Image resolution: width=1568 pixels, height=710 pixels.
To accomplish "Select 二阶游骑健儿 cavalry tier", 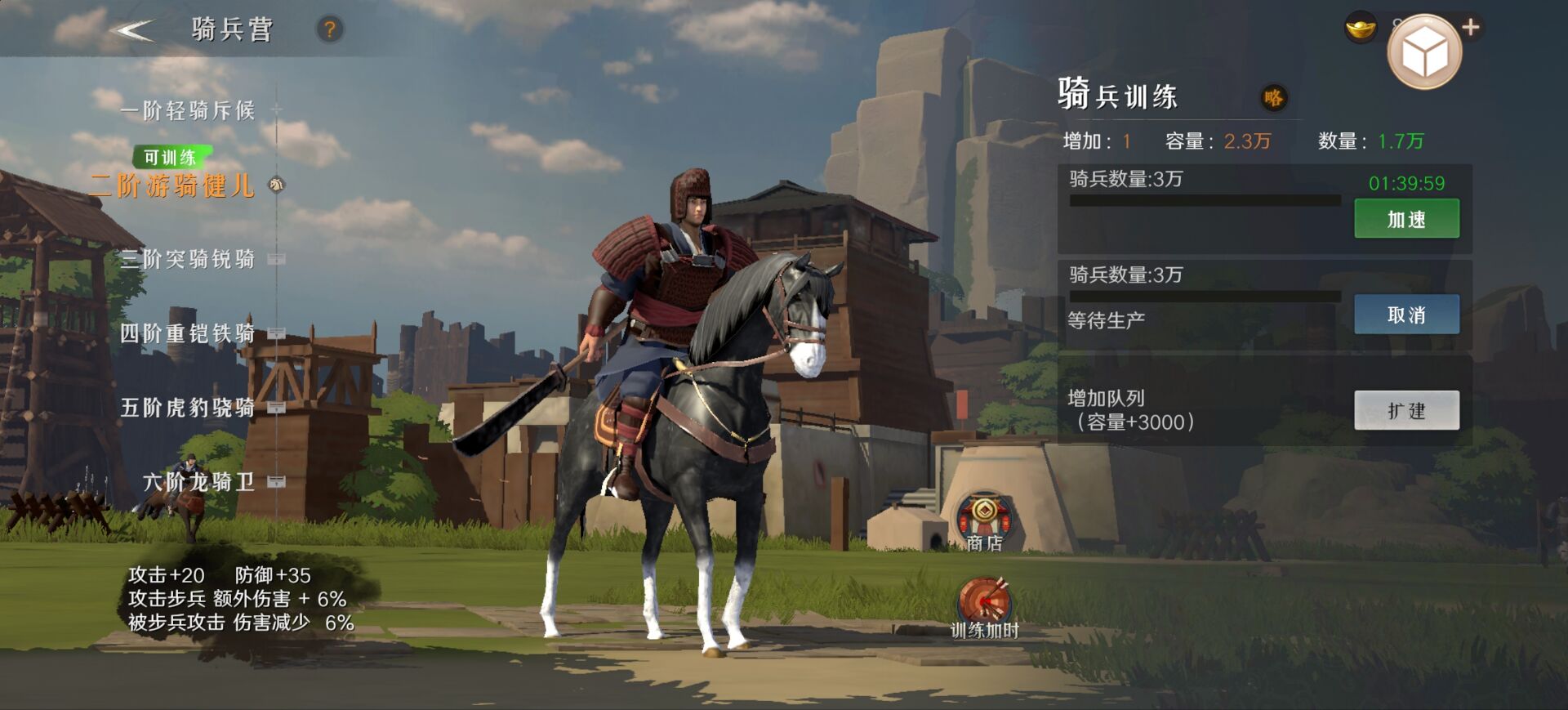I will tap(173, 185).
